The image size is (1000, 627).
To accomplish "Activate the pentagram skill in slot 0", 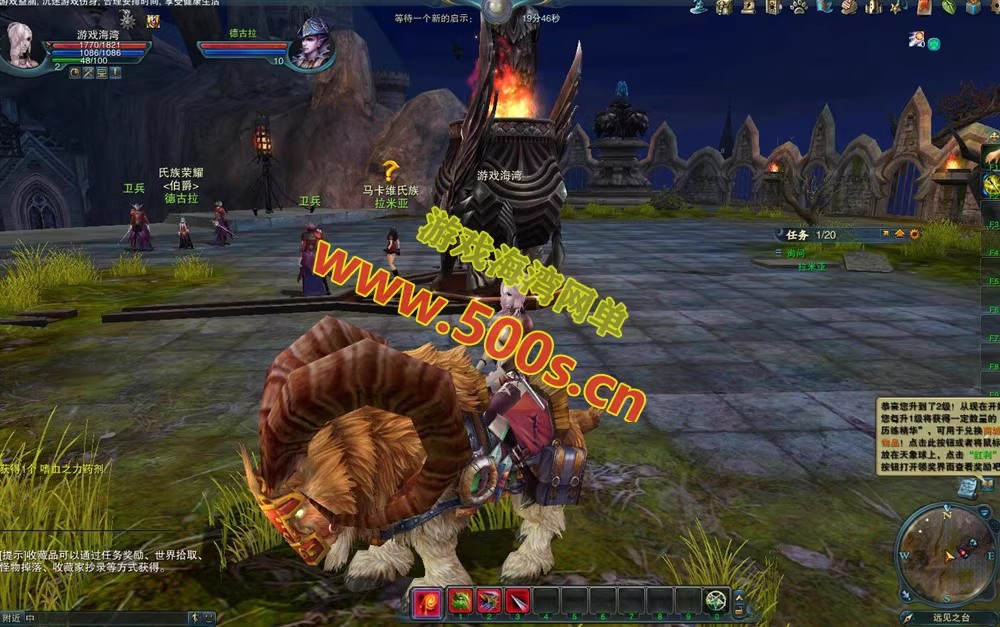I will (x=716, y=601).
